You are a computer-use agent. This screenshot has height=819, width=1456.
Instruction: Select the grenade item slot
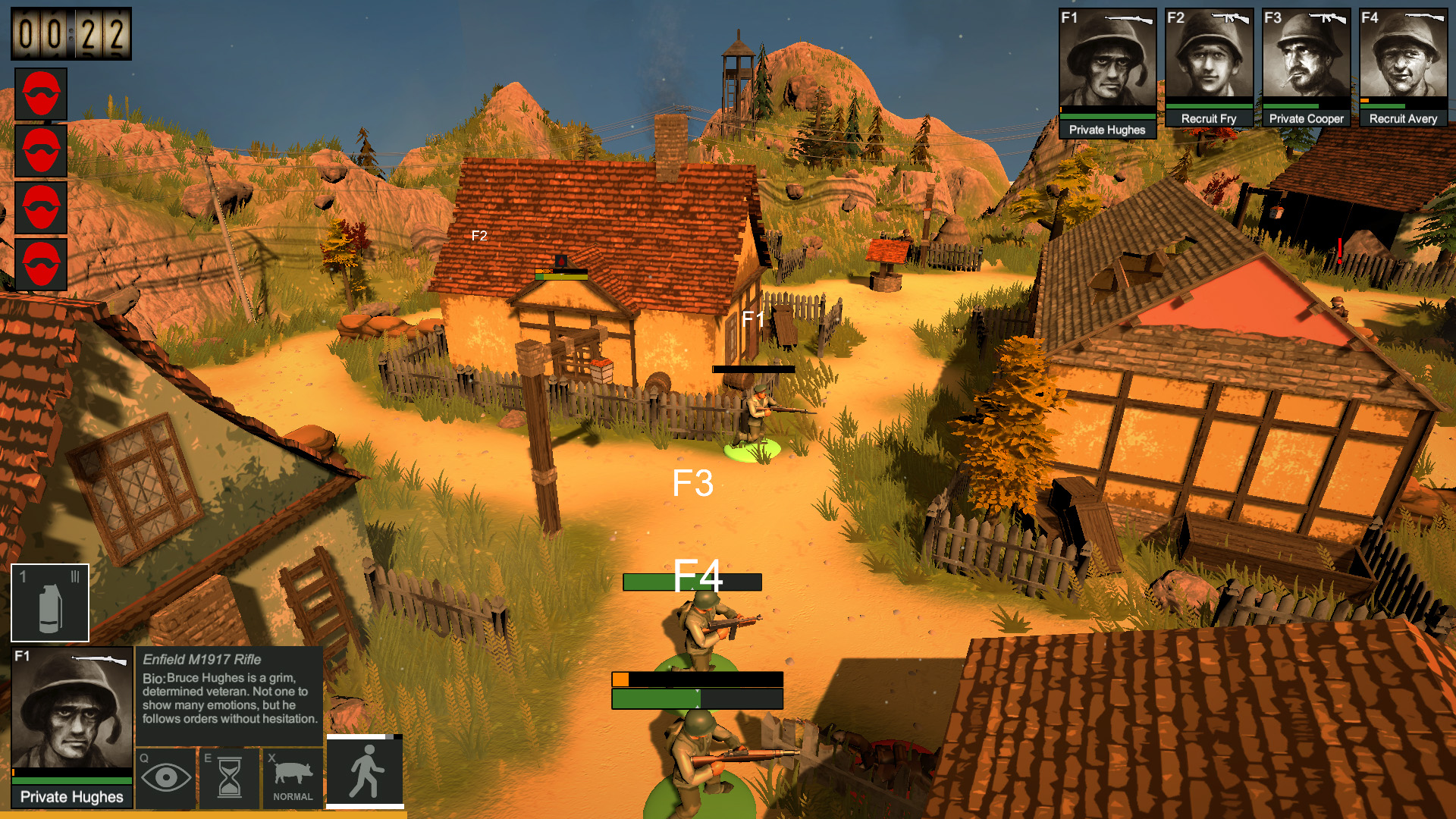[50, 603]
